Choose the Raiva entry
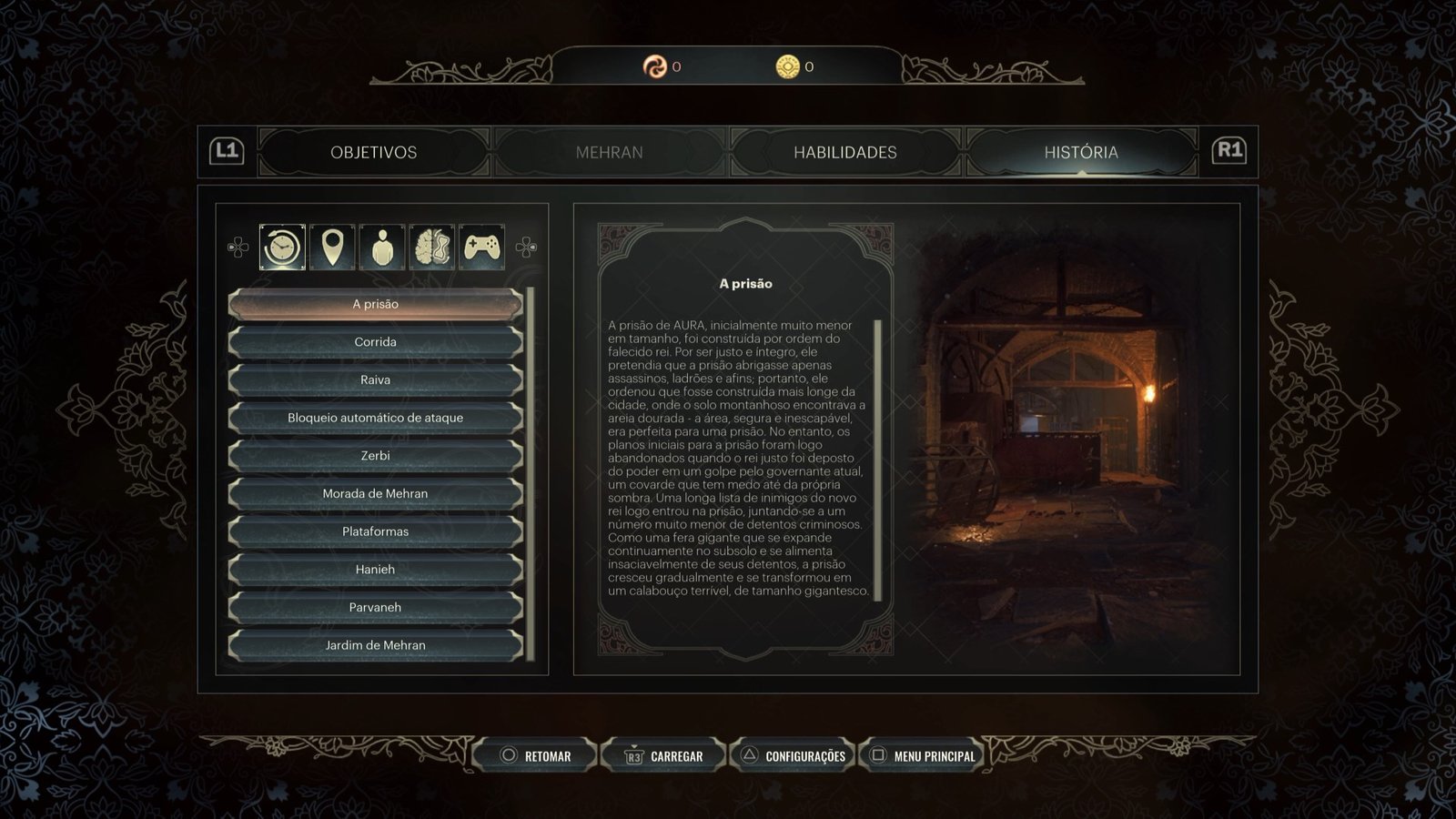This screenshot has height=819, width=1456. [375, 380]
